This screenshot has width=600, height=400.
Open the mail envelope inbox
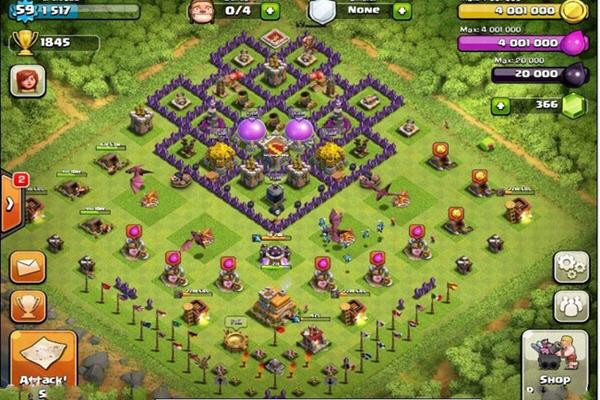[27, 267]
